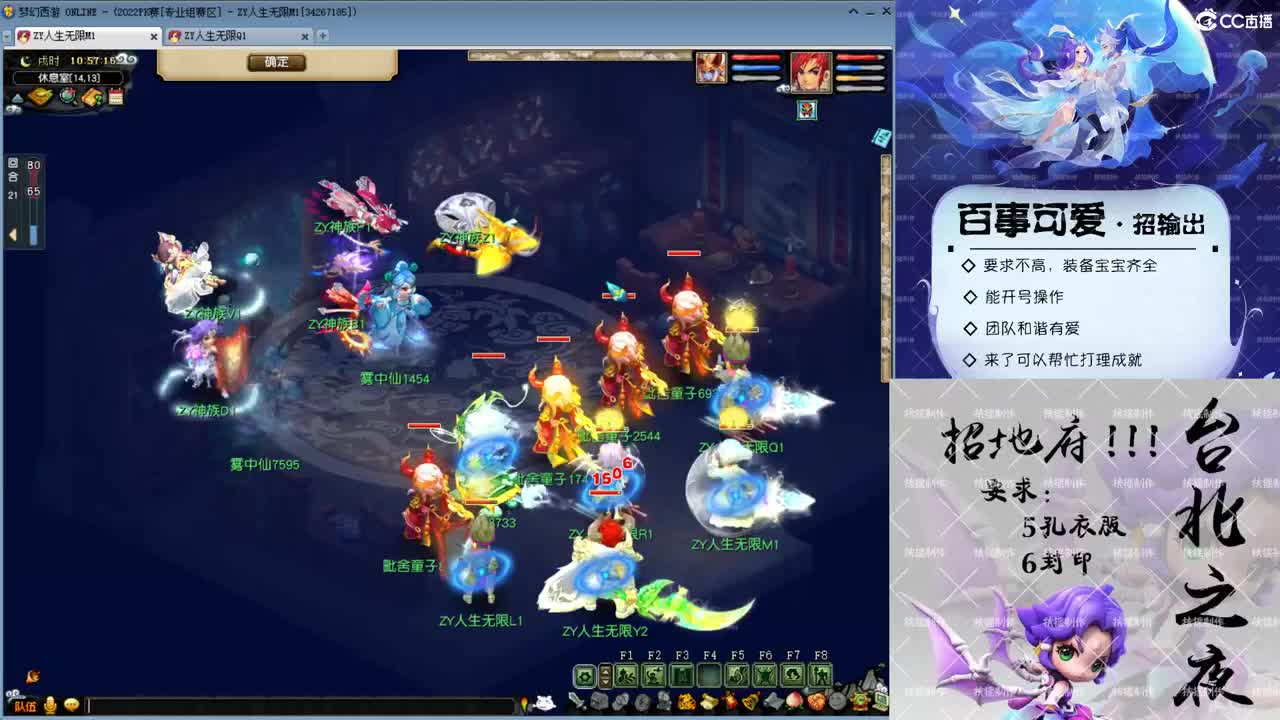Click the white pet icon at the skill bar's left
Image resolution: width=1280 pixels, height=720 pixels.
tap(546, 701)
